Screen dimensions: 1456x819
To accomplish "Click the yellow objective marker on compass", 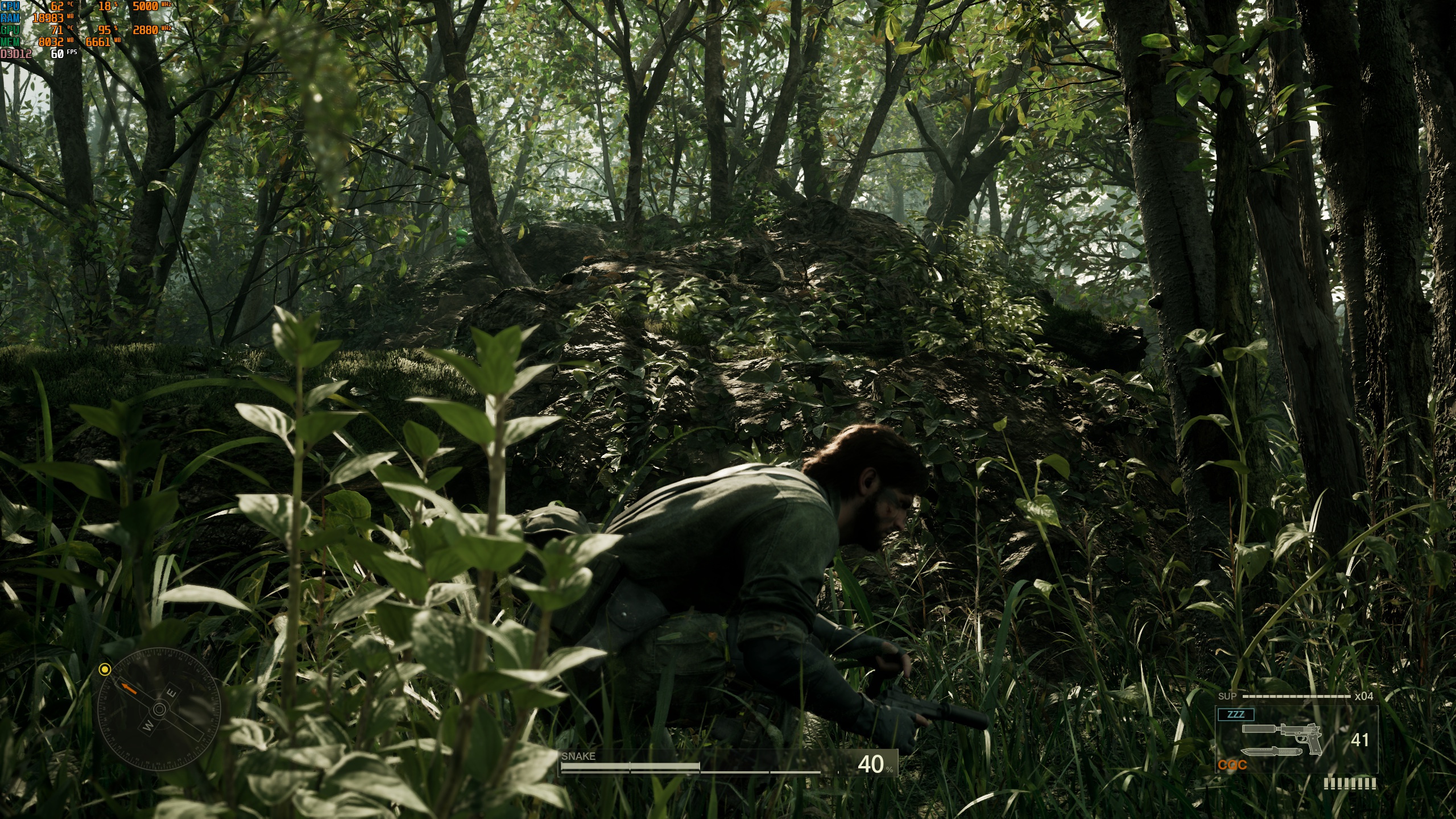I will [x=104, y=669].
